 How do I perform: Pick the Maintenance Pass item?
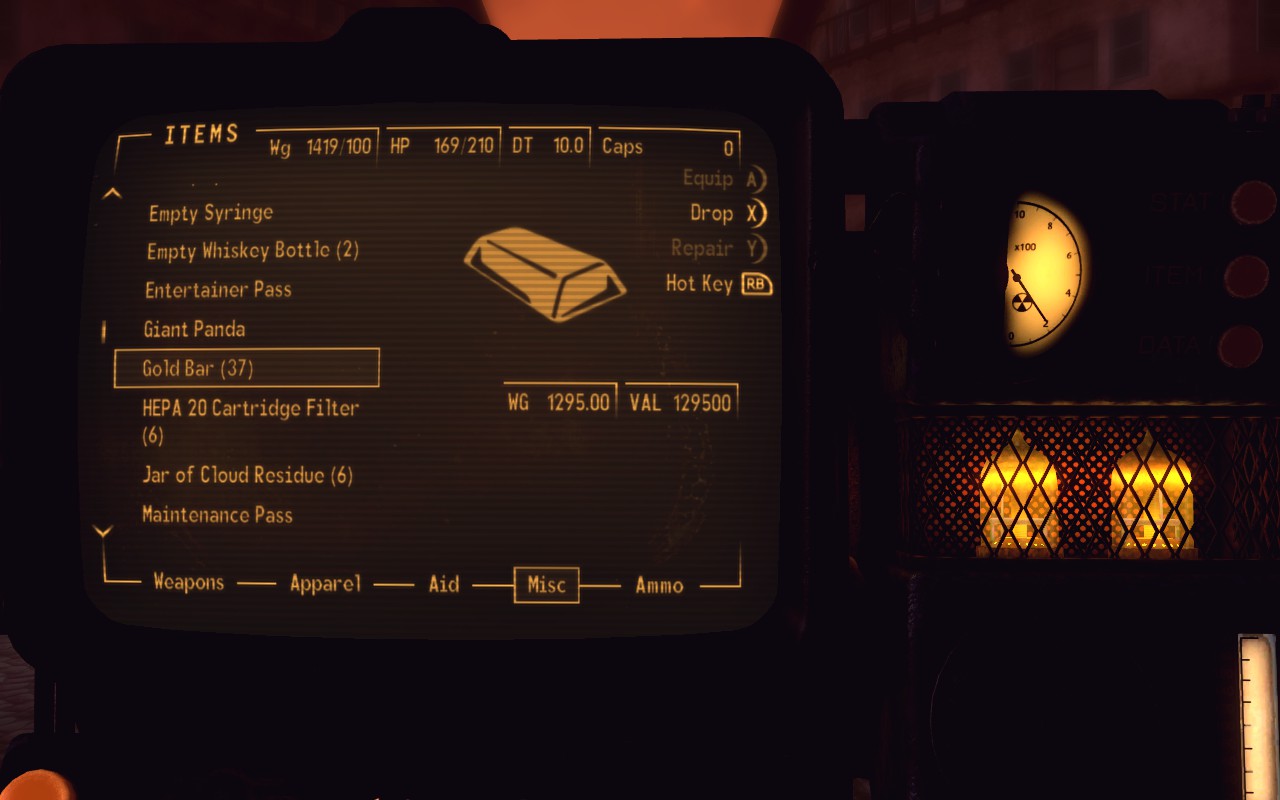coord(217,515)
